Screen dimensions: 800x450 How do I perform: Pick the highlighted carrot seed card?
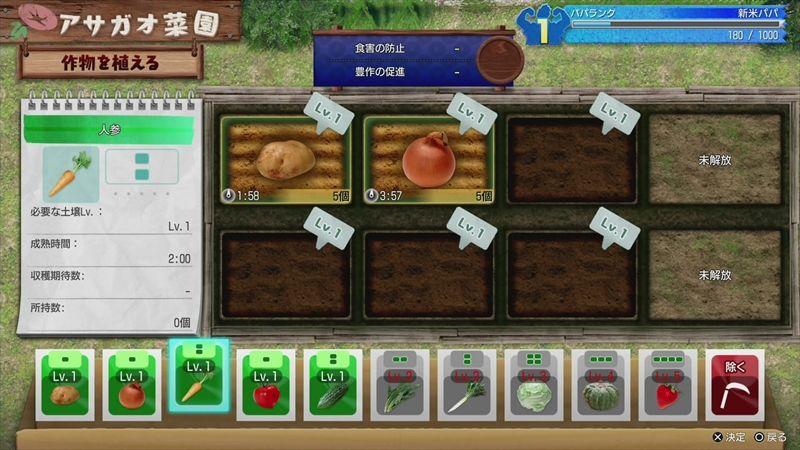click(199, 378)
